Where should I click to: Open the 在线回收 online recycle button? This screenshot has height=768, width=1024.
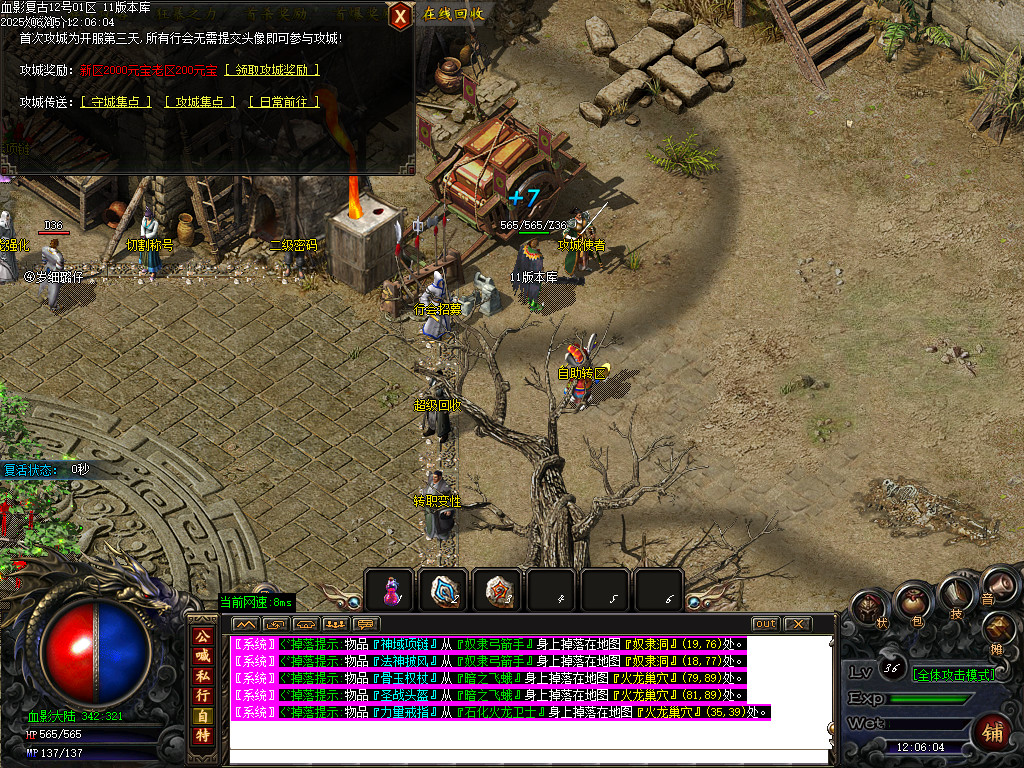(453, 14)
